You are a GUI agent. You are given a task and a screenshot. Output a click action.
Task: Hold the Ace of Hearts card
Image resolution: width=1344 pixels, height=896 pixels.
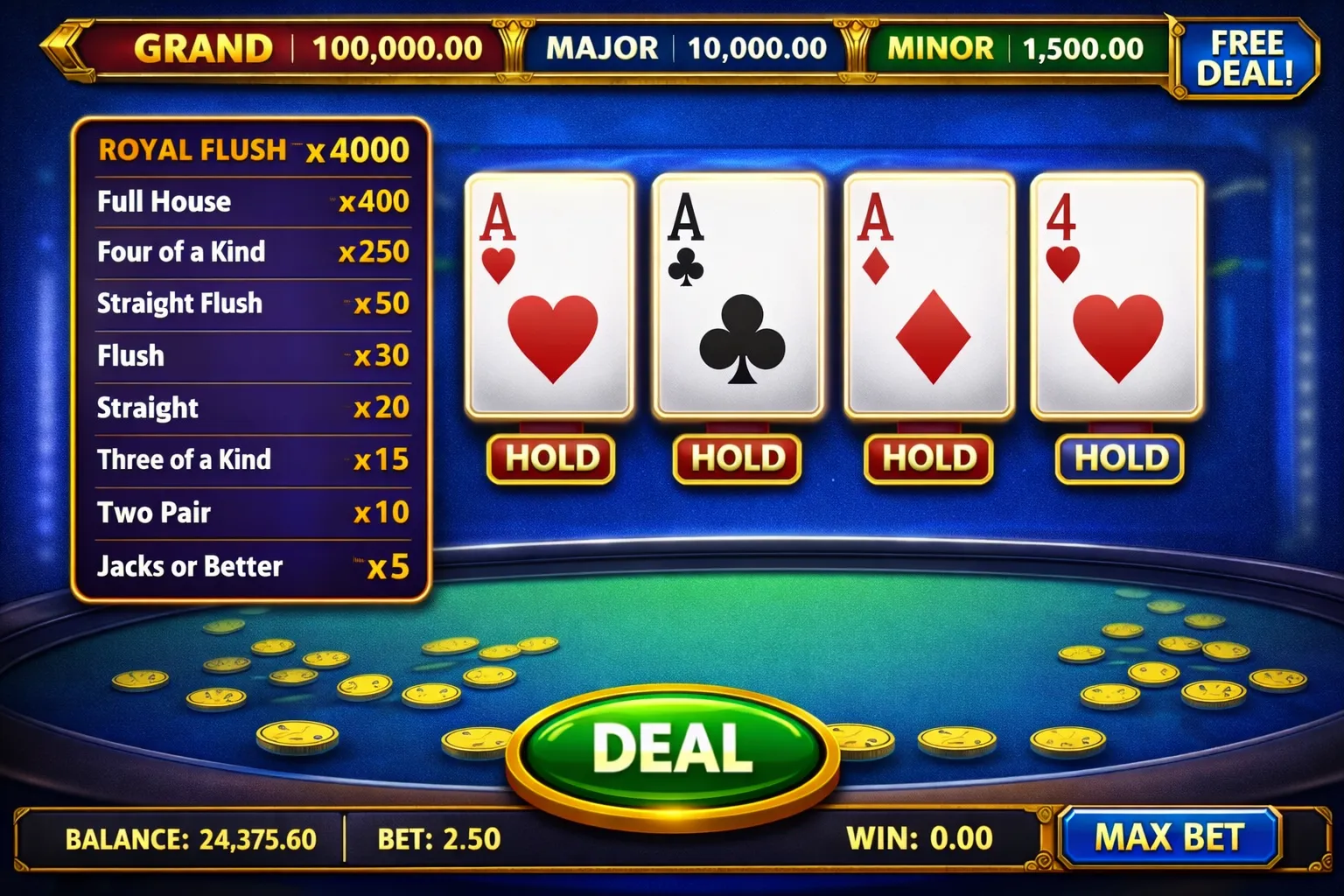[x=549, y=458]
